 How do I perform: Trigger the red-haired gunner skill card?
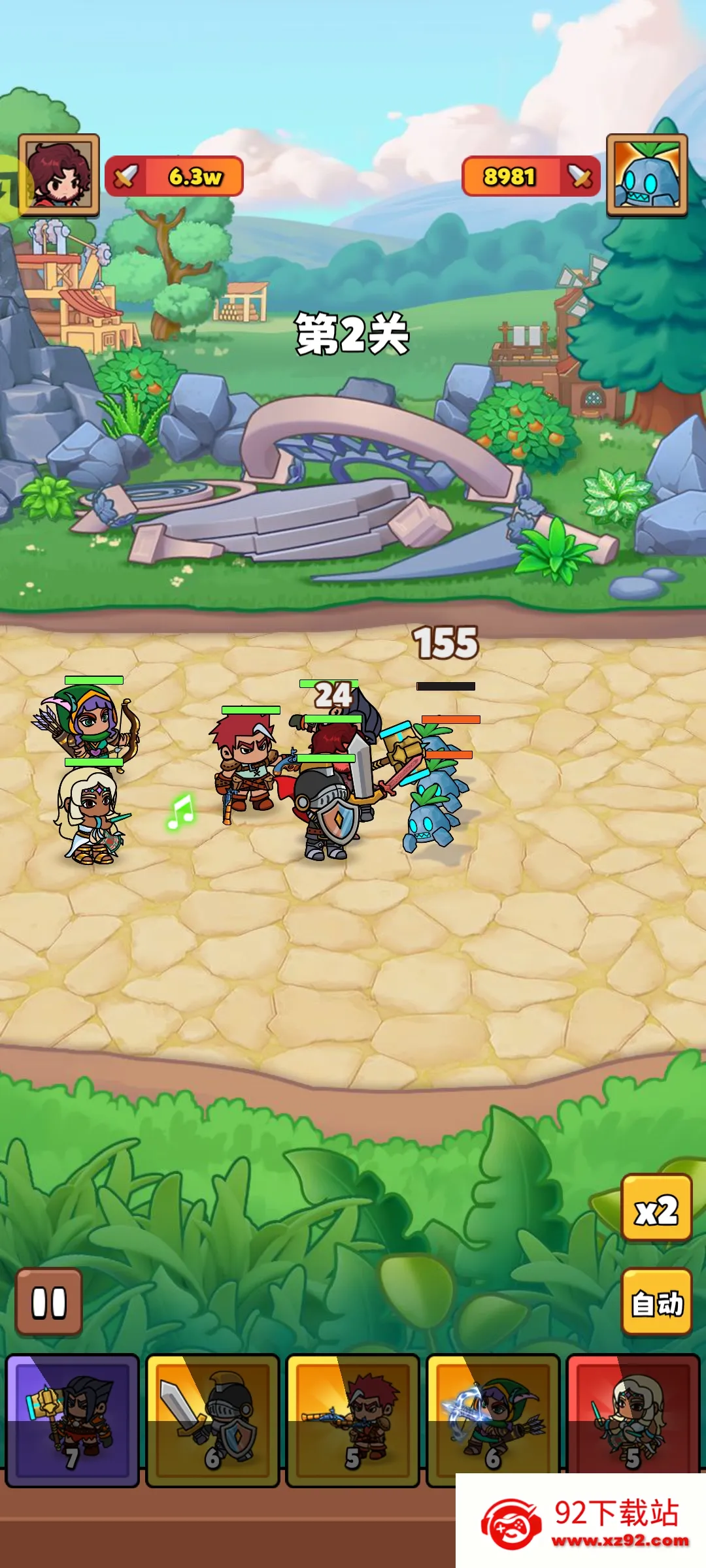tap(352, 1420)
